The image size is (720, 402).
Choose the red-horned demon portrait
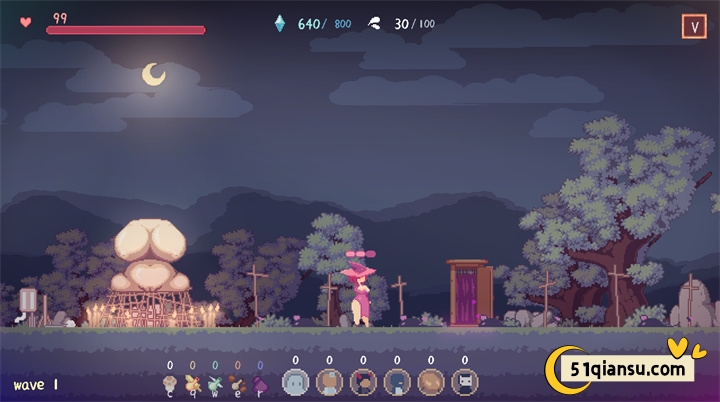(x=363, y=381)
